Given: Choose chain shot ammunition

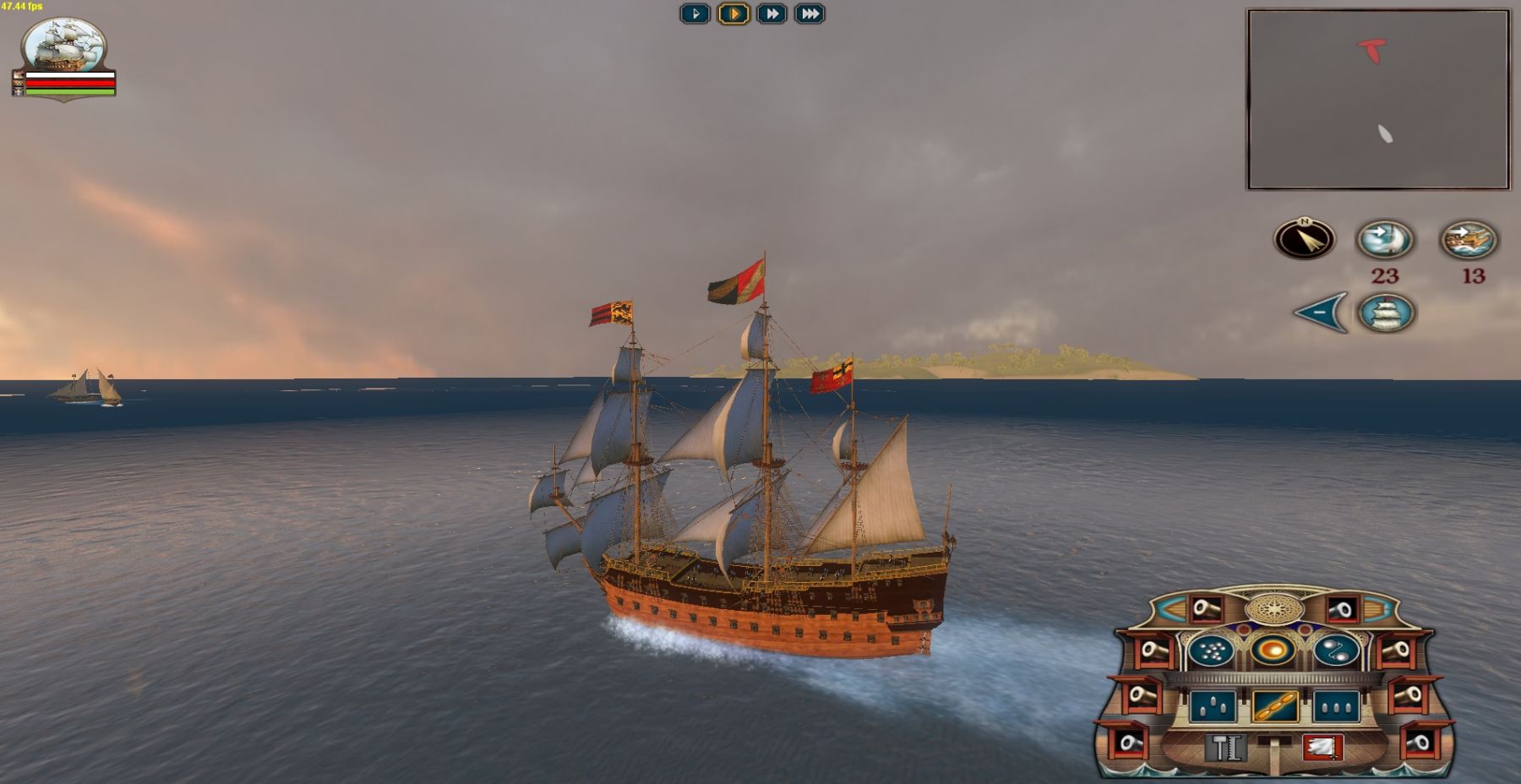Looking at the screenshot, I should point(1336,651).
